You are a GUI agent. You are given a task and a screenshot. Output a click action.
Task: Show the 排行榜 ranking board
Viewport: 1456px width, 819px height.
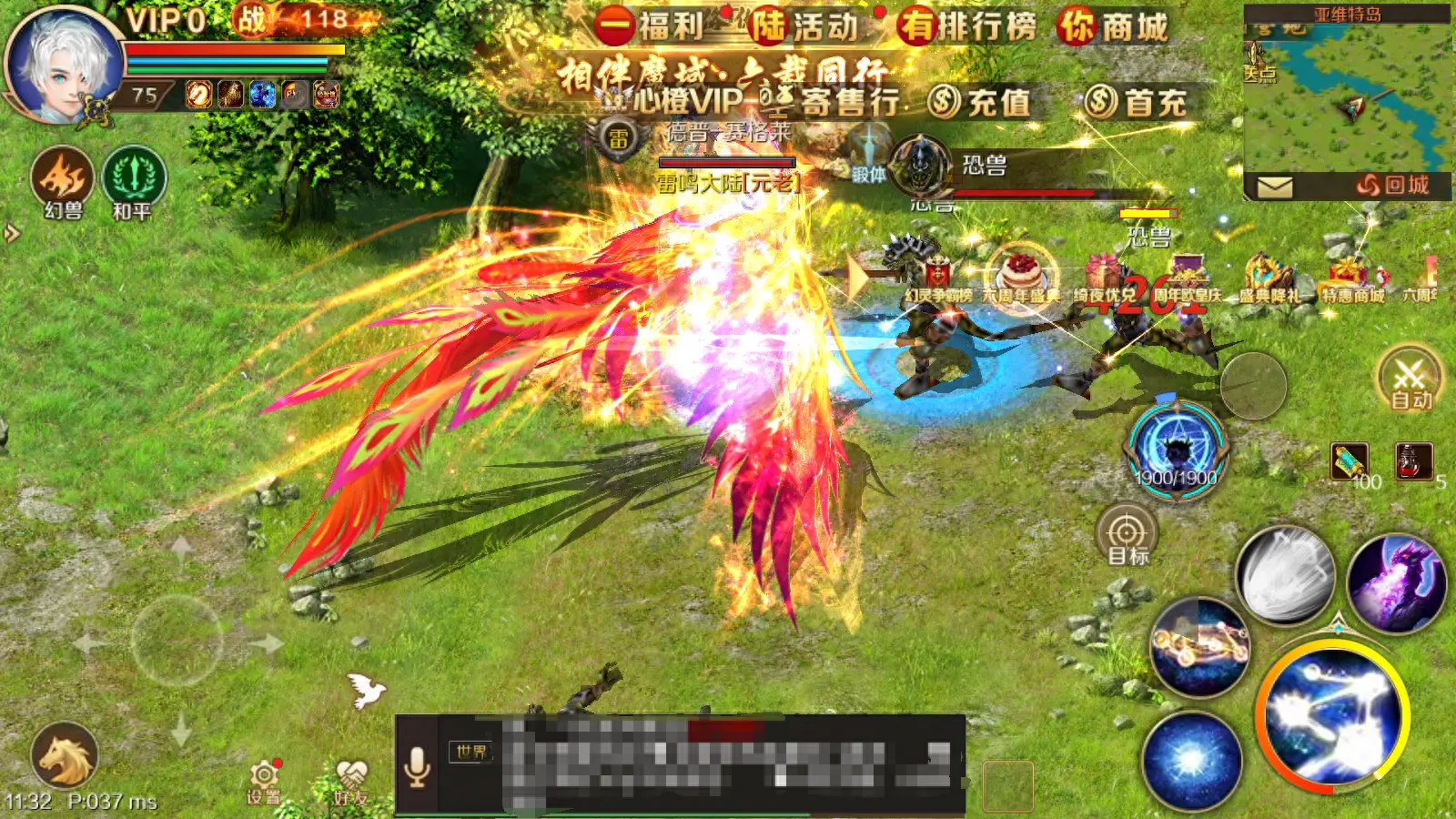pos(966,26)
